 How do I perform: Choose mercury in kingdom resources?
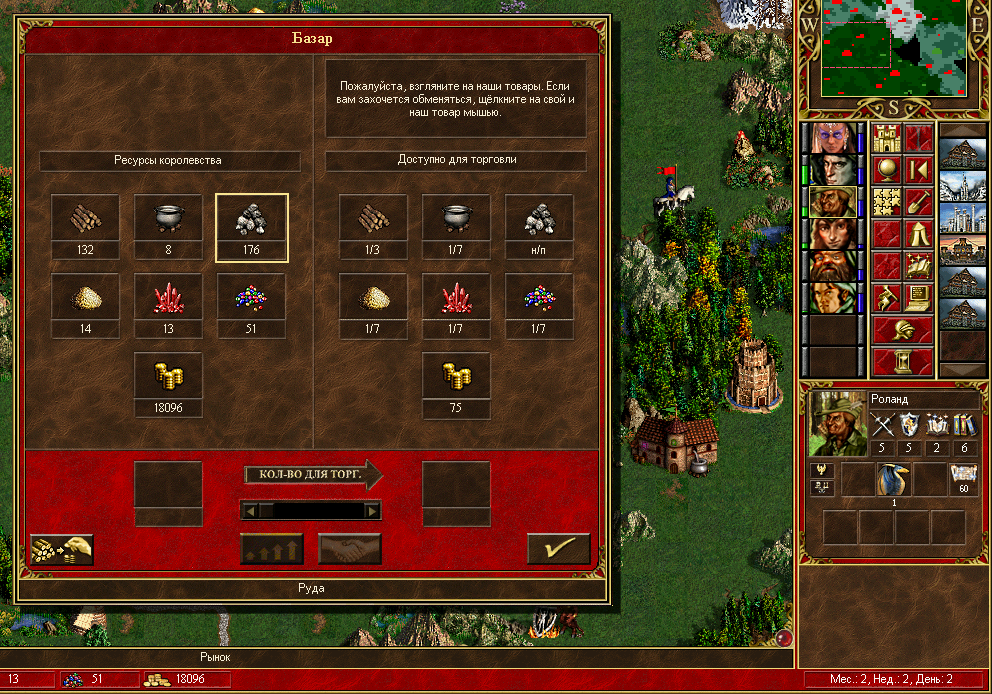pos(168,218)
